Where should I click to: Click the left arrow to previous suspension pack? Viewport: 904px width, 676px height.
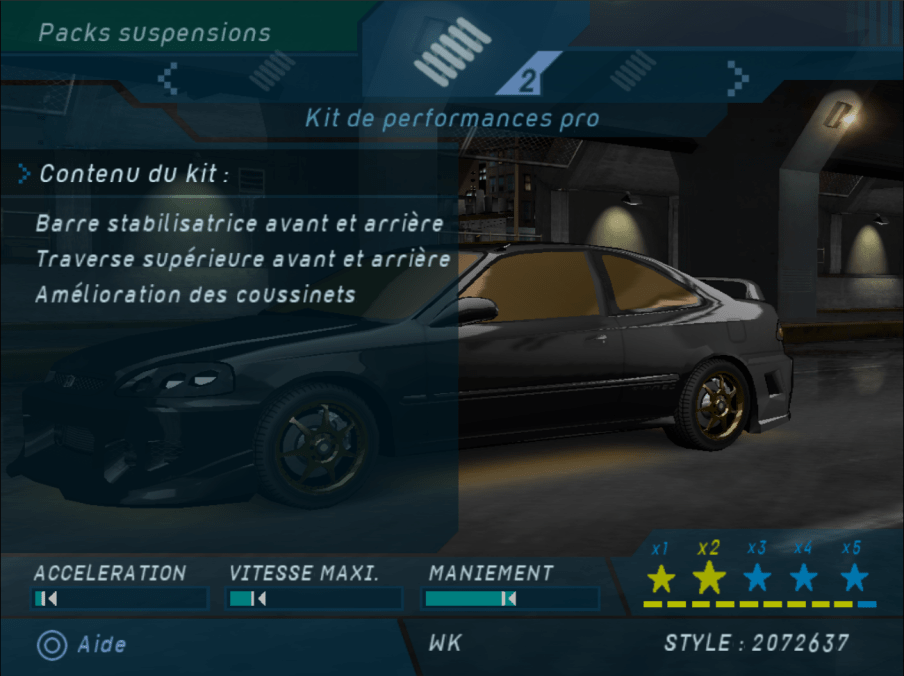point(169,76)
